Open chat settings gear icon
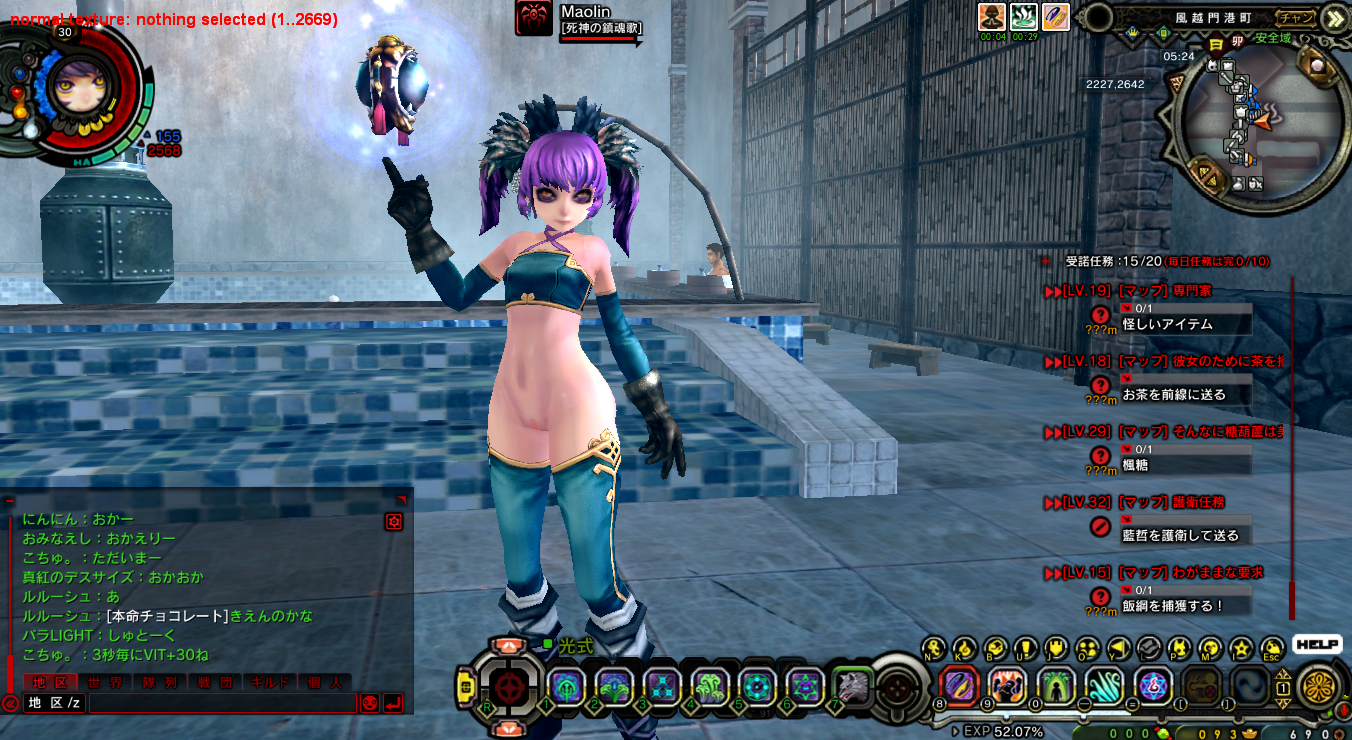1352x740 pixels. click(394, 521)
